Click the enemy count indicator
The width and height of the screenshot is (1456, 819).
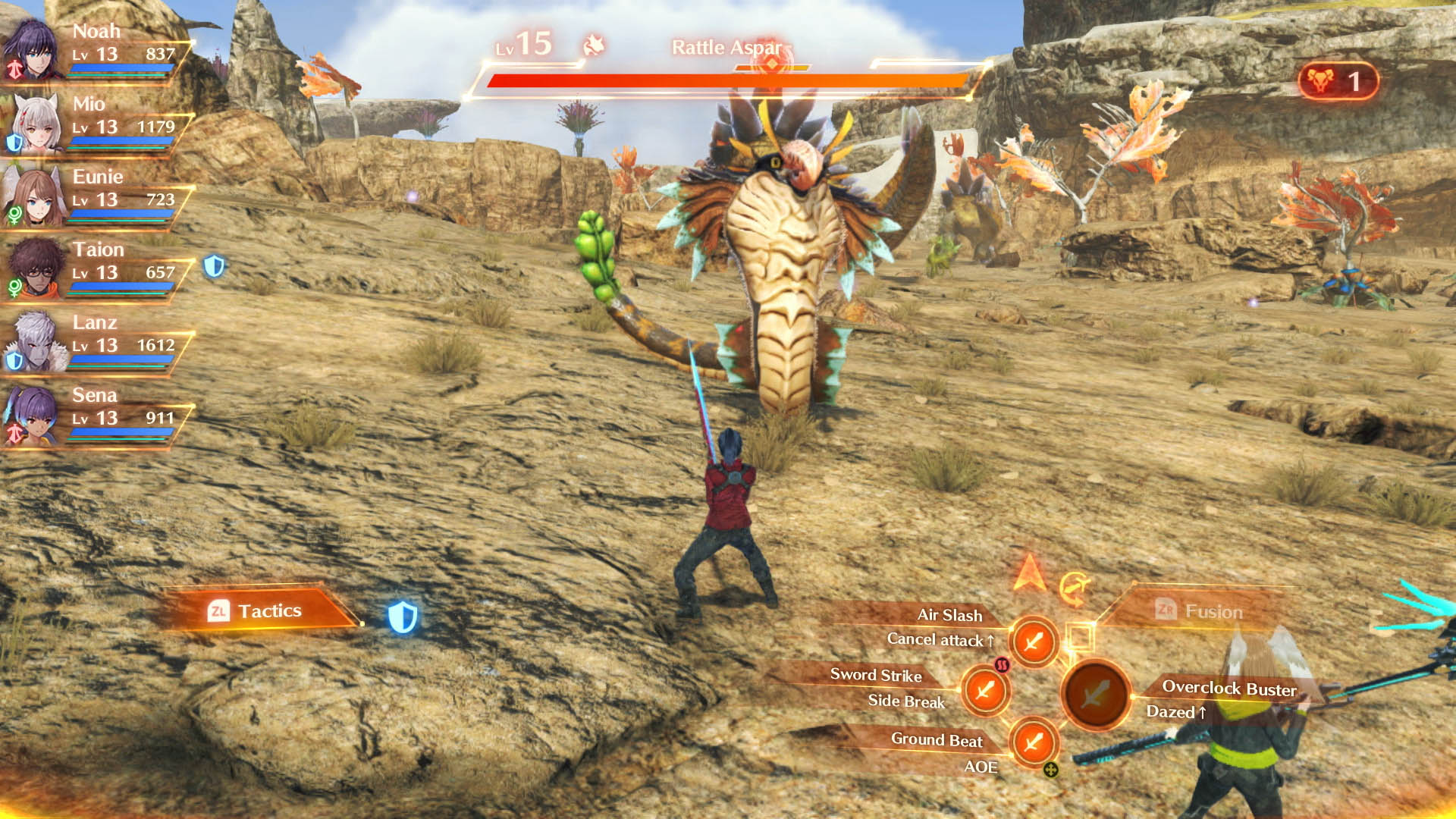pyautogui.click(x=1338, y=81)
